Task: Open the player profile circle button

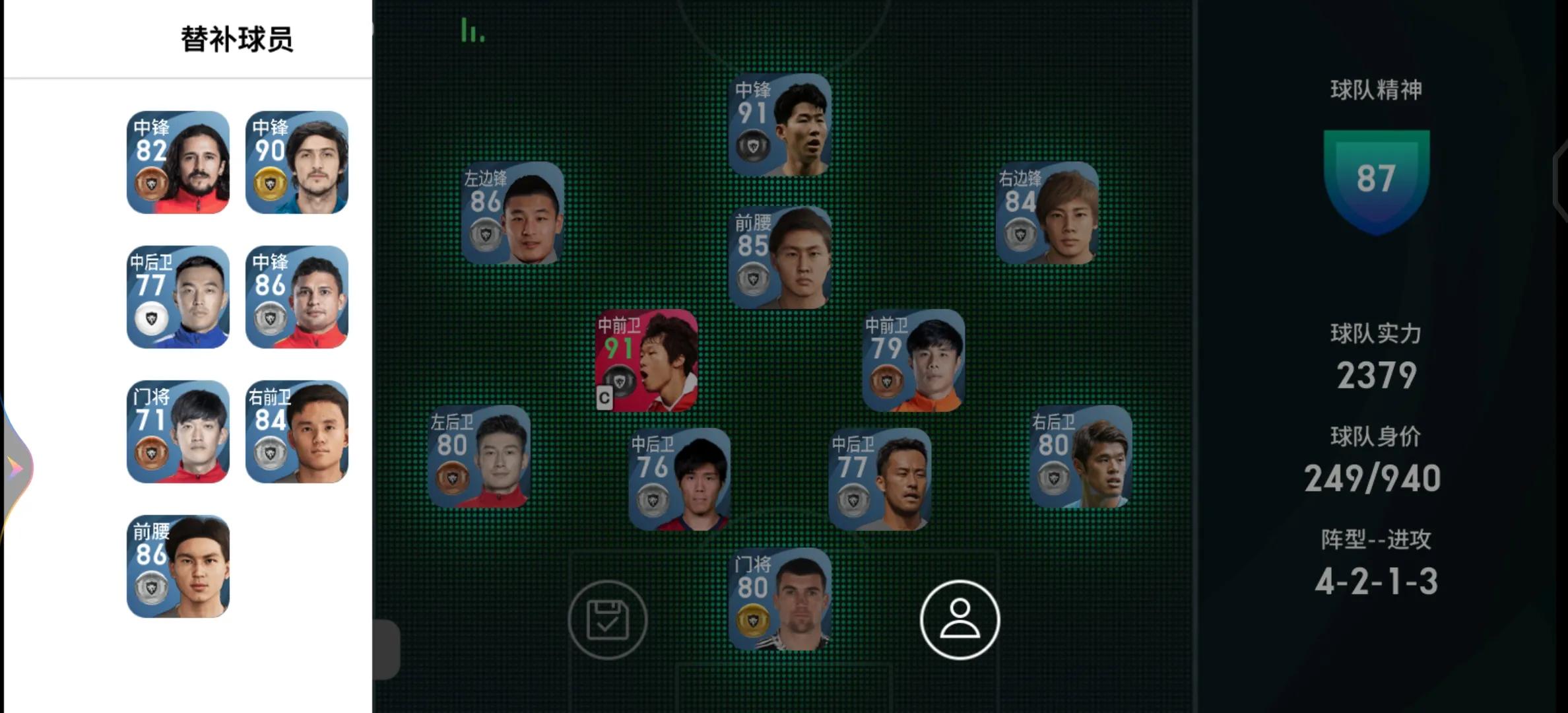Action: [x=960, y=619]
